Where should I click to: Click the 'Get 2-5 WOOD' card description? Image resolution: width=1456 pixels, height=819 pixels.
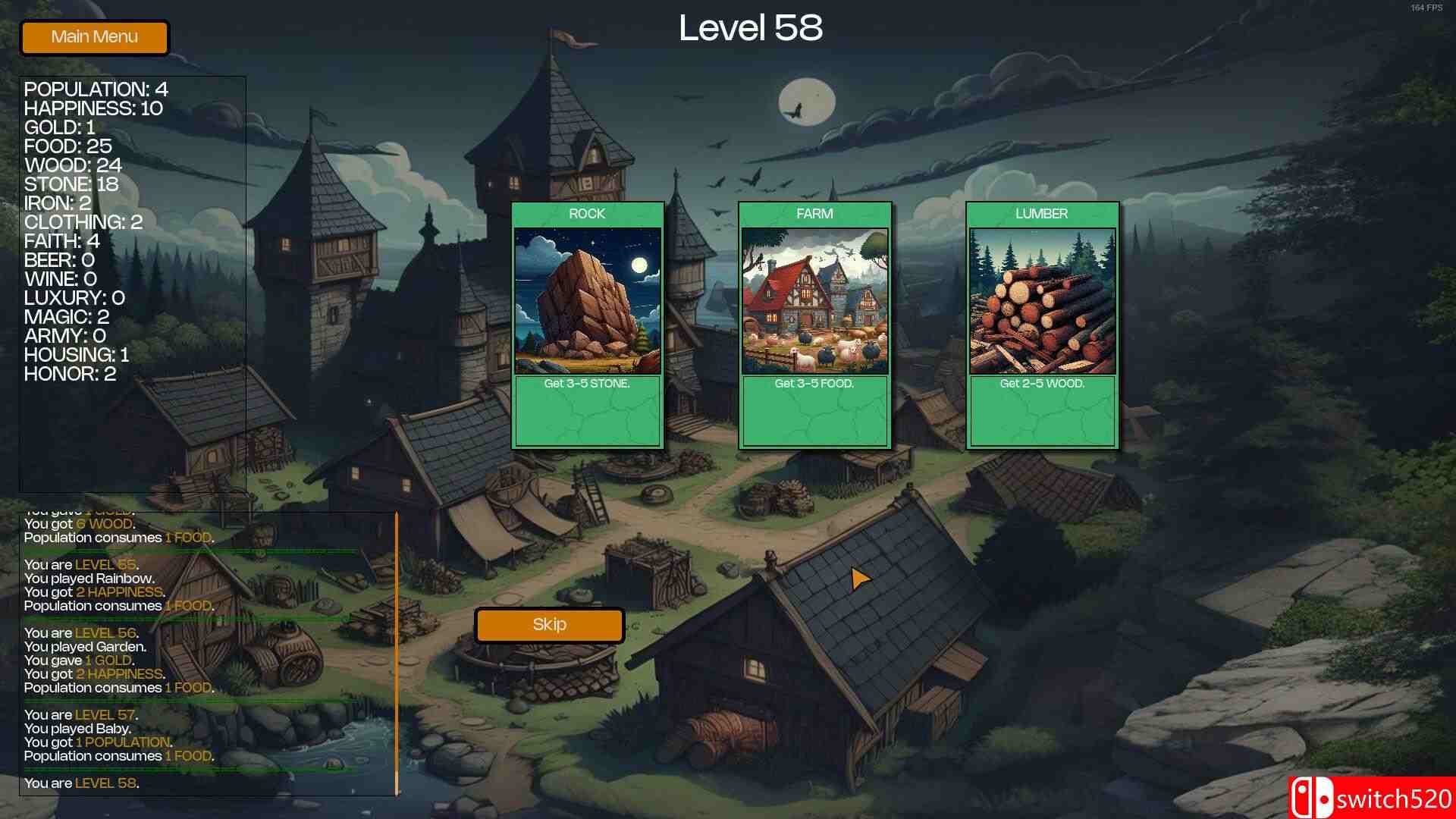click(x=1041, y=384)
